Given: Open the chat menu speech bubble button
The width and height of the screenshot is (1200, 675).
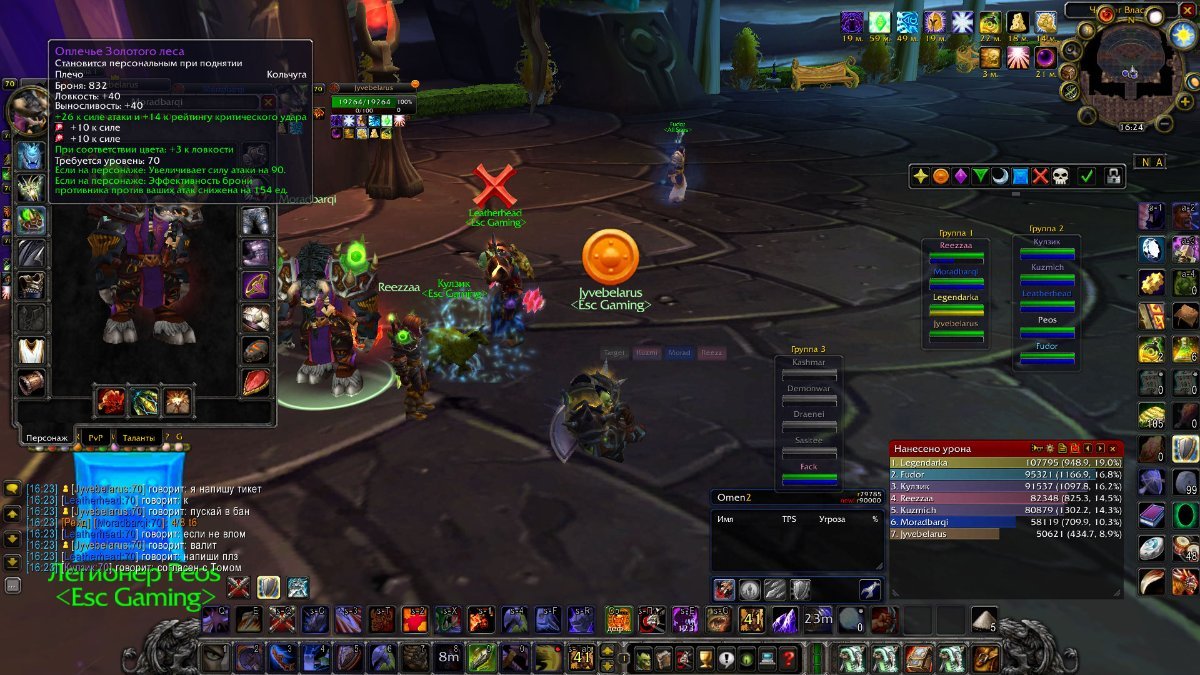Looking at the screenshot, I should coord(12,489).
